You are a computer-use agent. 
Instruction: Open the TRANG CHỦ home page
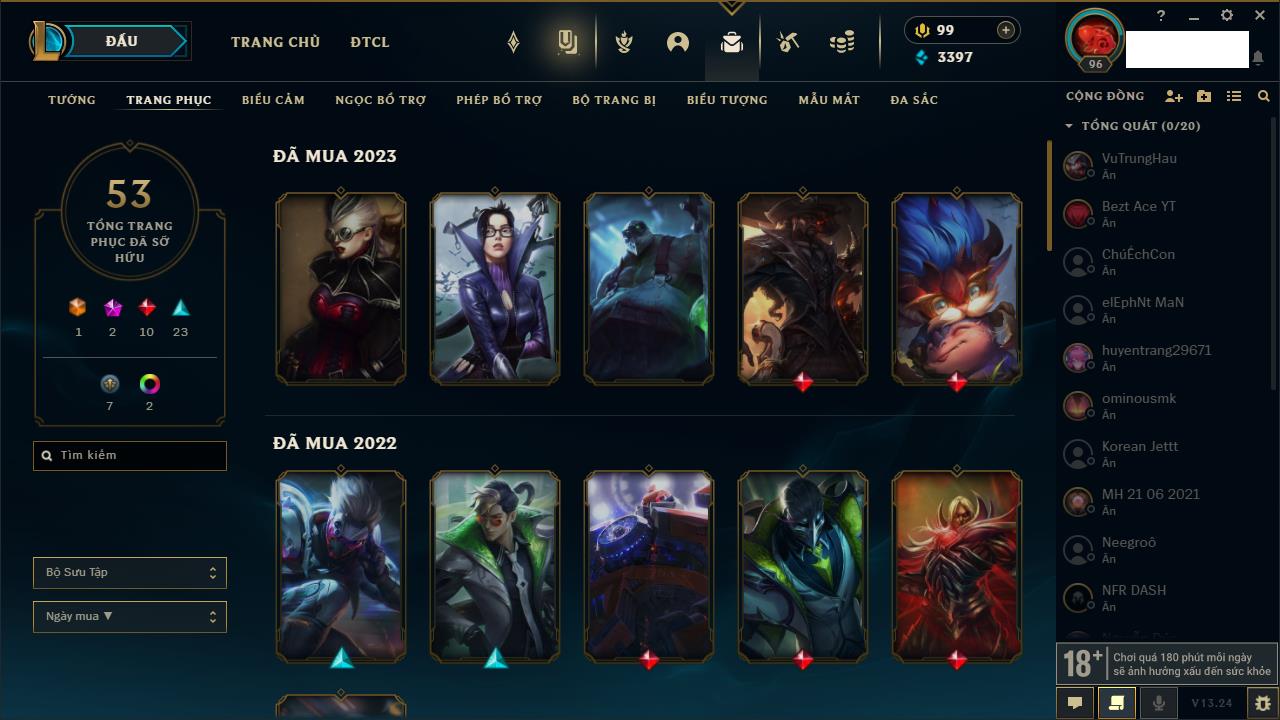click(x=275, y=42)
